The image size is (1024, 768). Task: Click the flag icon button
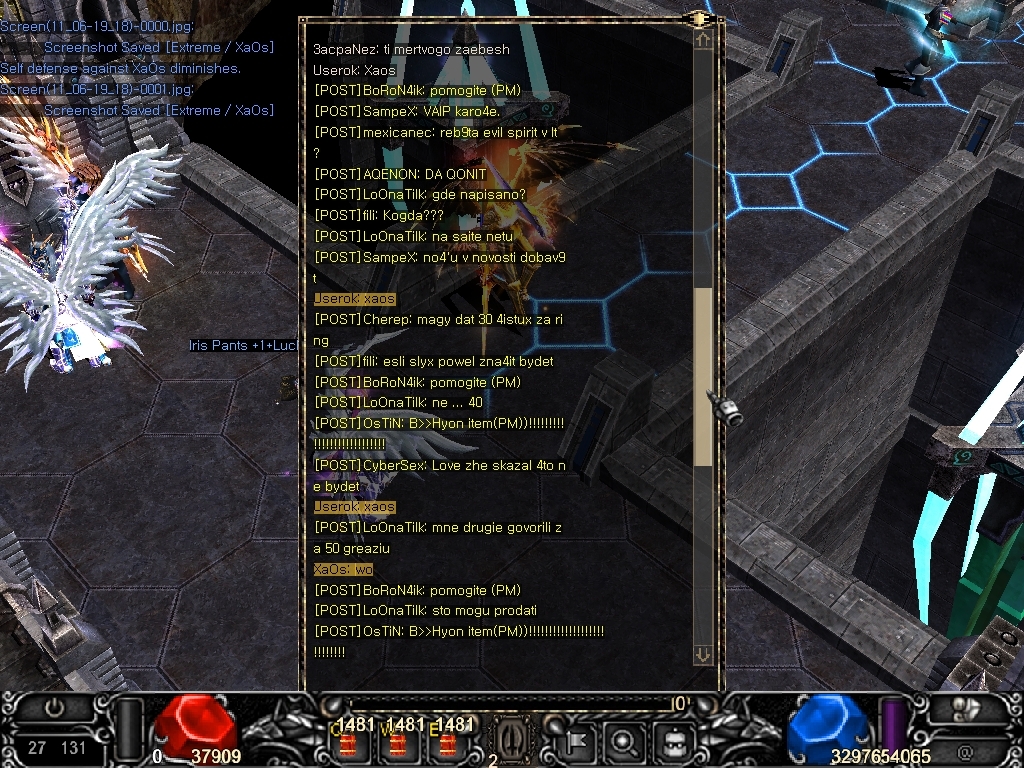[x=578, y=742]
